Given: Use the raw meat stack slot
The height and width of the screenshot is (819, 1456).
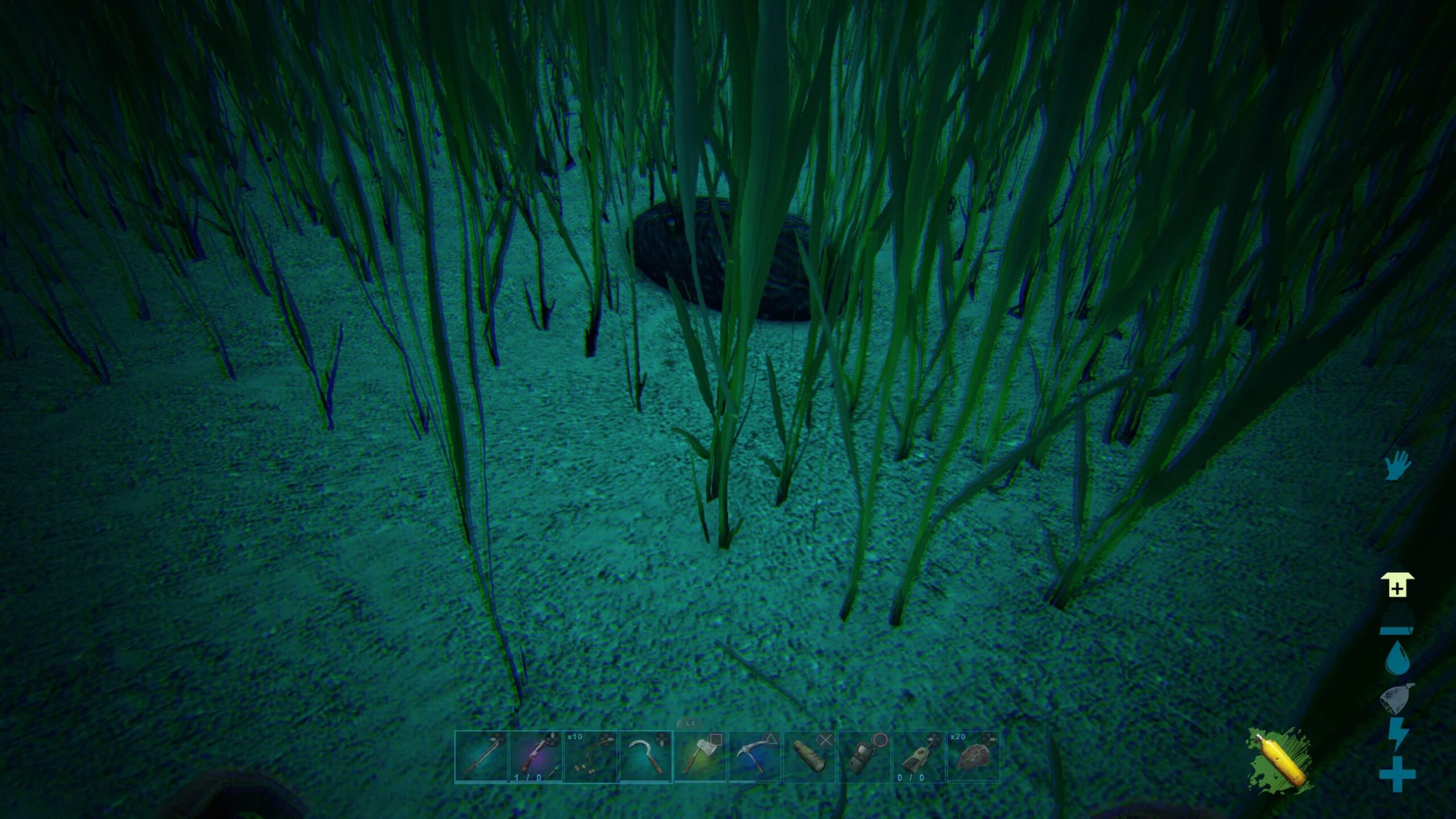Looking at the screenshot, I should (973, 757).
